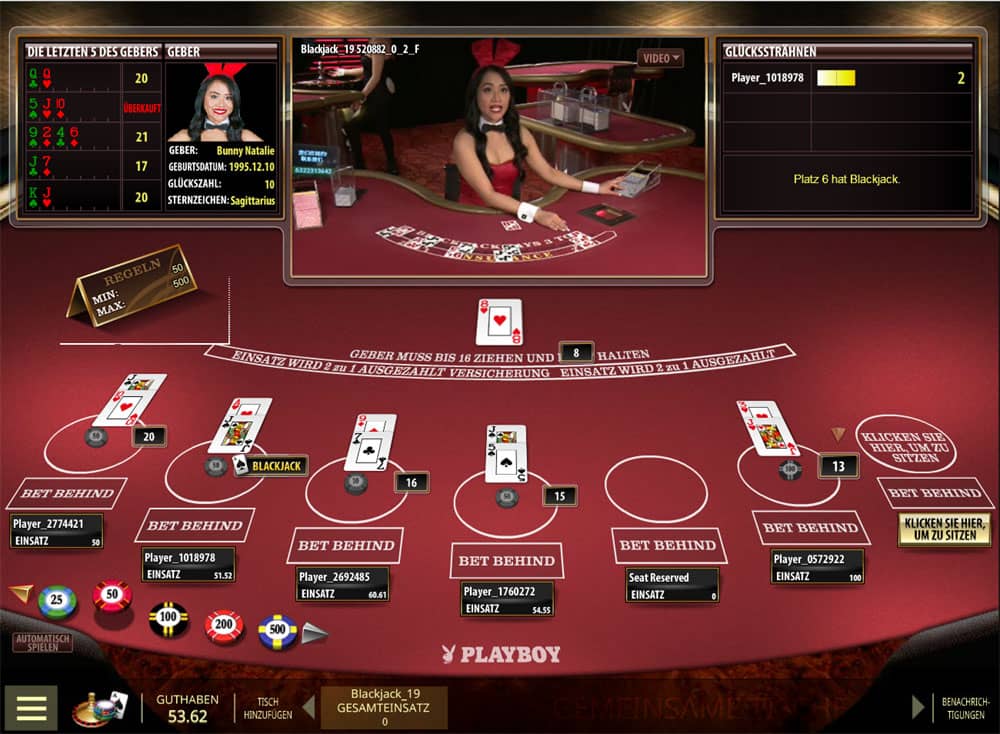Pick the black 100 chip
1000x734 pixels.
coord(169,619)
